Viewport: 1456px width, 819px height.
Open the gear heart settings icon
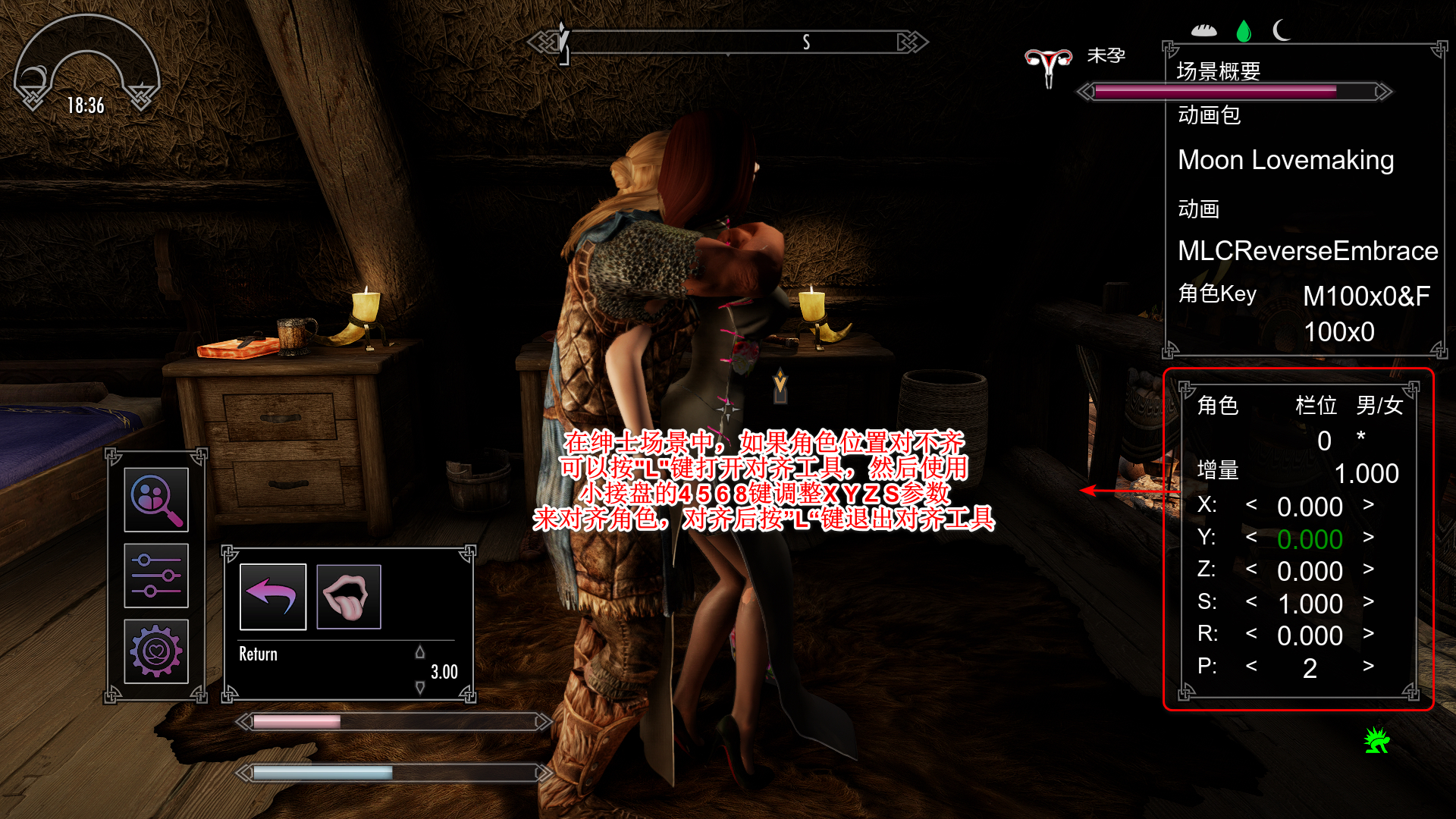click(x=156, y=651)
